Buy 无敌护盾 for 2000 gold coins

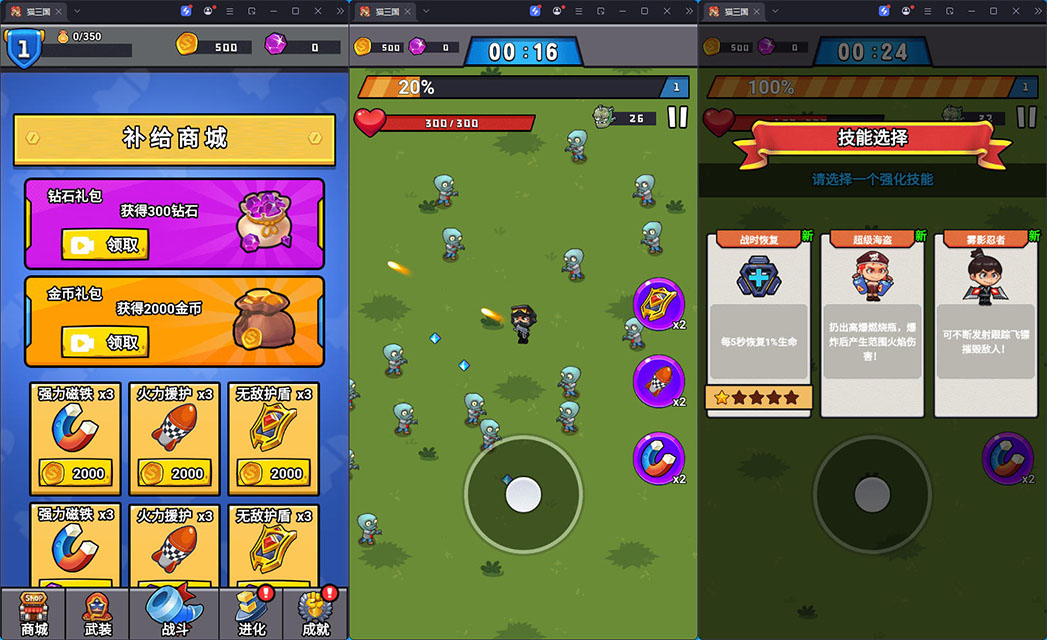[273, 472]
